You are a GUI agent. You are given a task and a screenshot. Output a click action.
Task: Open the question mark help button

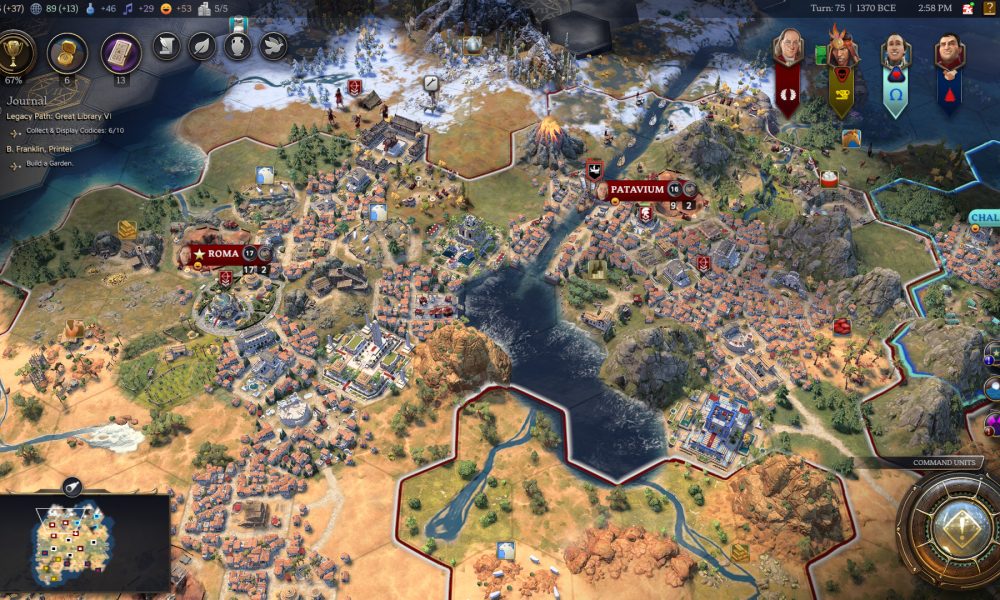click(x=990, y=8)
